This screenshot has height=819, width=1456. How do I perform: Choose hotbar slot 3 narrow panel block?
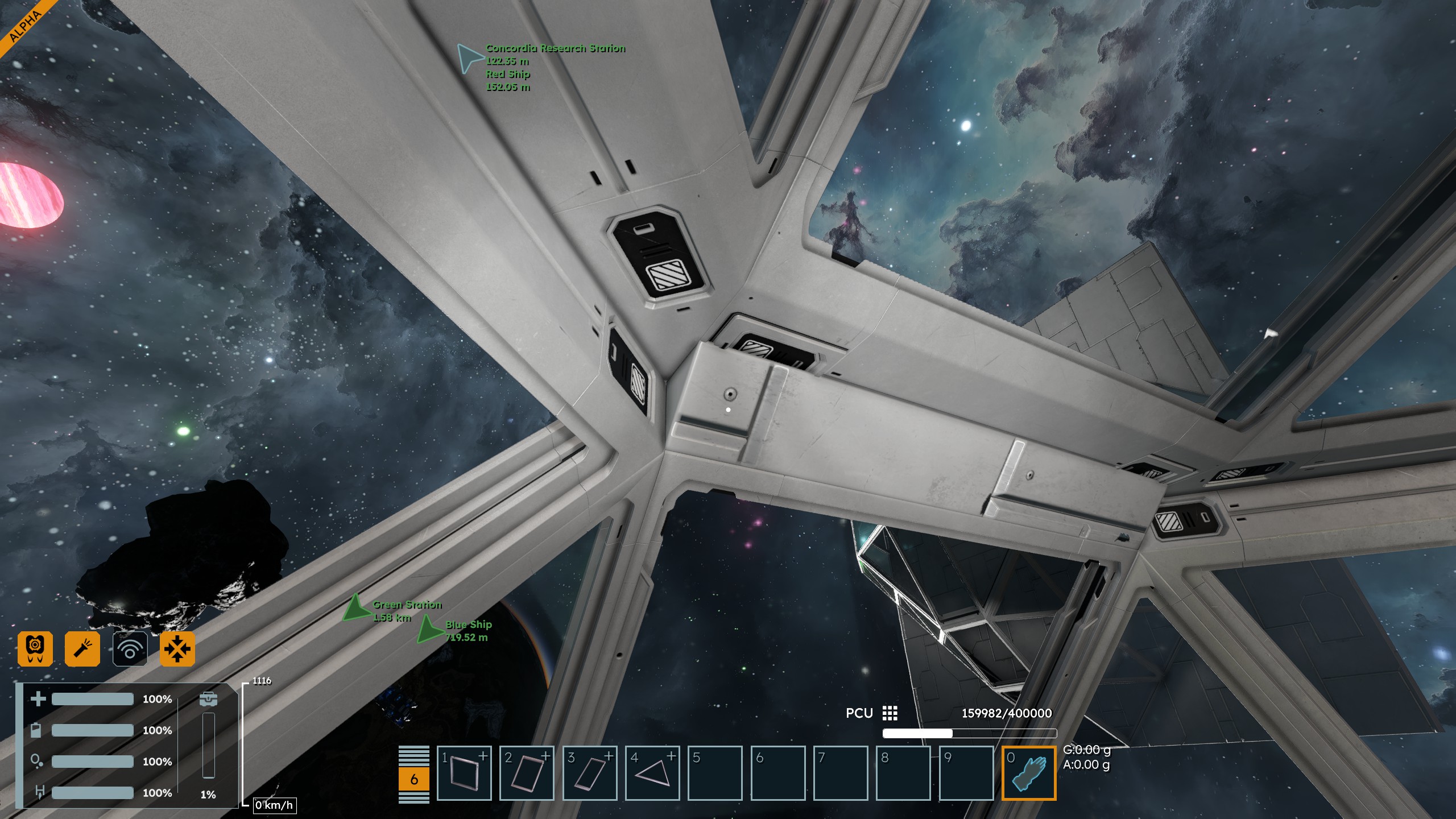[590, 773]
